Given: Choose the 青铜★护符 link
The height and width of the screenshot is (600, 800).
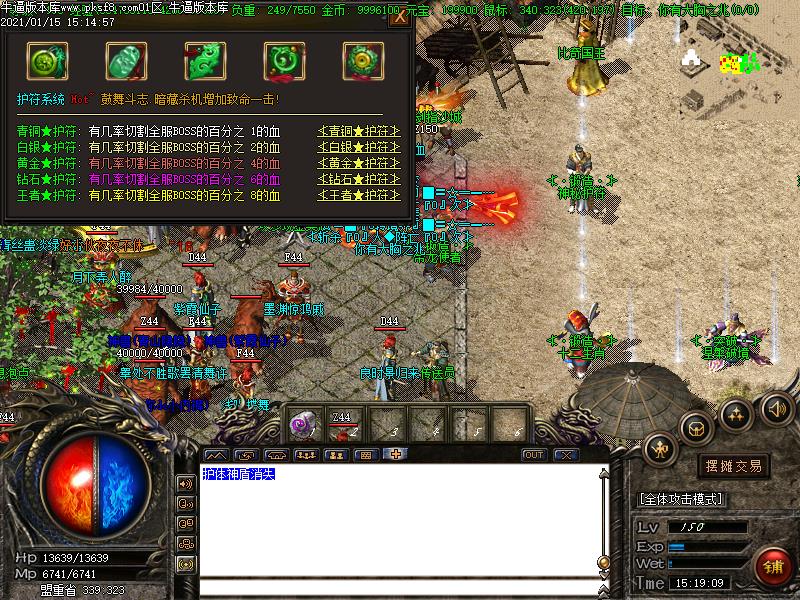Looking at the screenshot, I should click(x=358, y=132).
